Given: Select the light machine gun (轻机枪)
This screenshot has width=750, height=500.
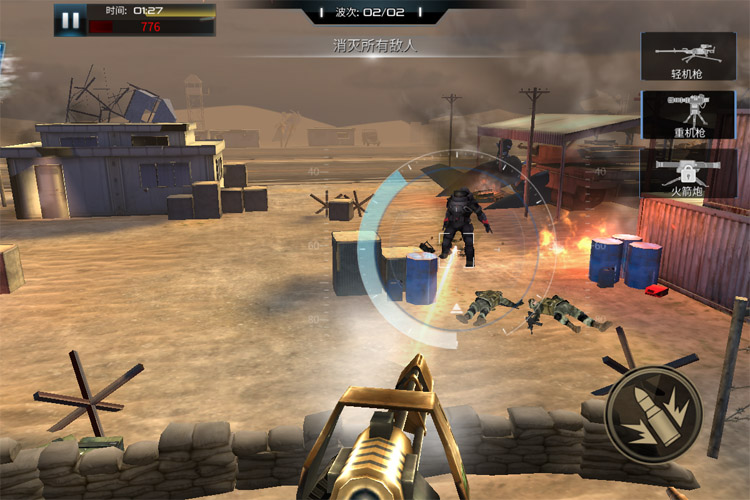Looking at the screenshot, I should point(688,56).
